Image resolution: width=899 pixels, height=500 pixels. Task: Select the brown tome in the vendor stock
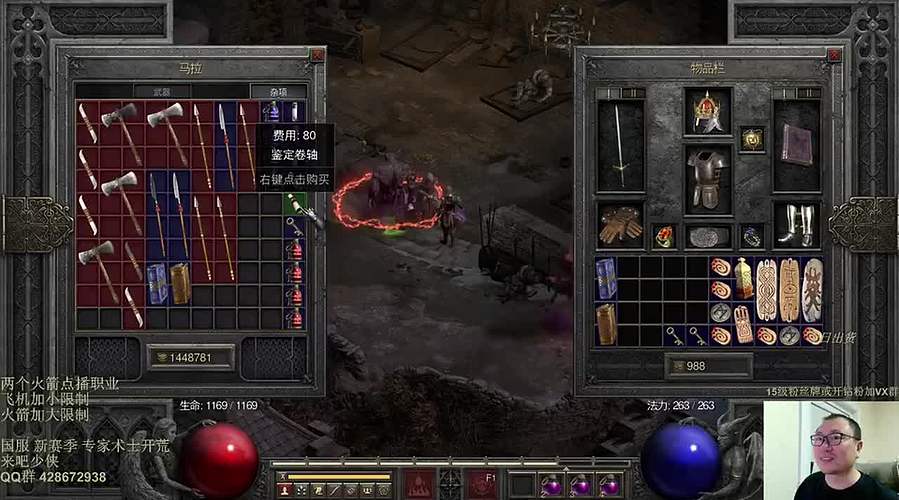tap(180, 283)
